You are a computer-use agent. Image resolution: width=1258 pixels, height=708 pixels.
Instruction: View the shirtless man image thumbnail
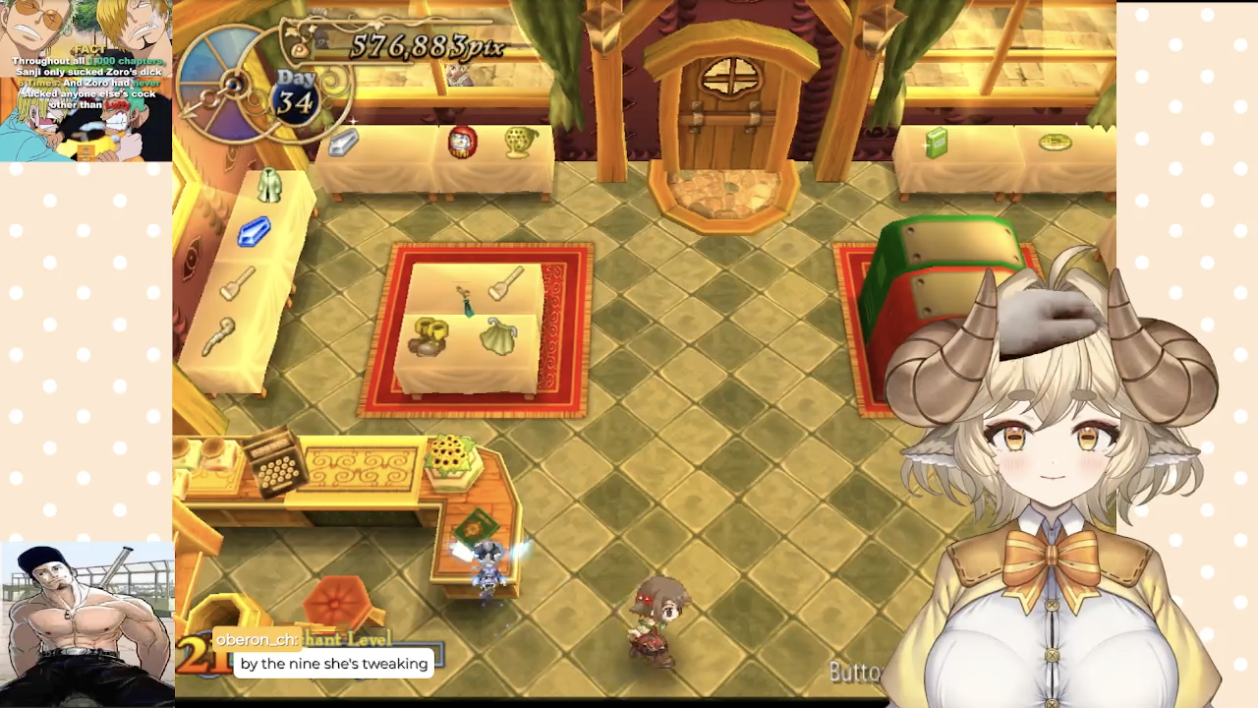pos(87,624)
